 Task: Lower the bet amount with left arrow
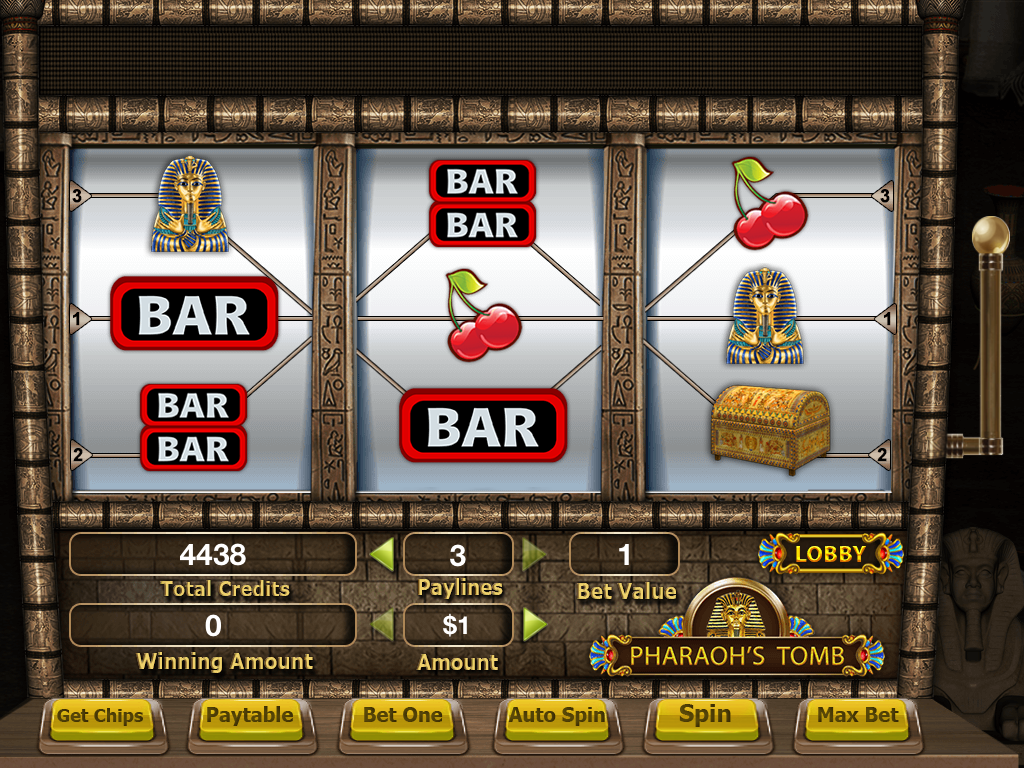(381, 626)
